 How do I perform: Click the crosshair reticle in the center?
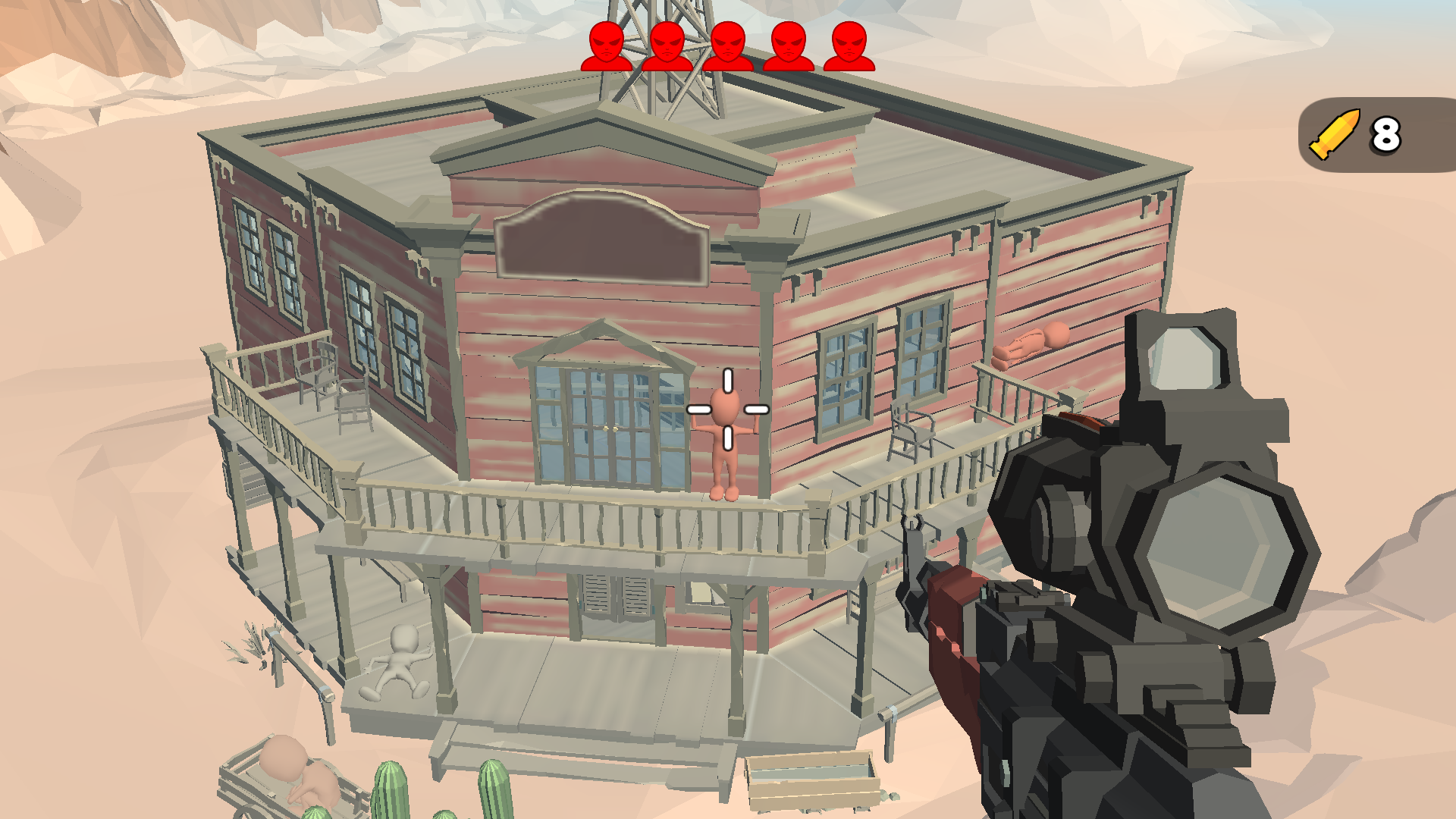(727, 408)
